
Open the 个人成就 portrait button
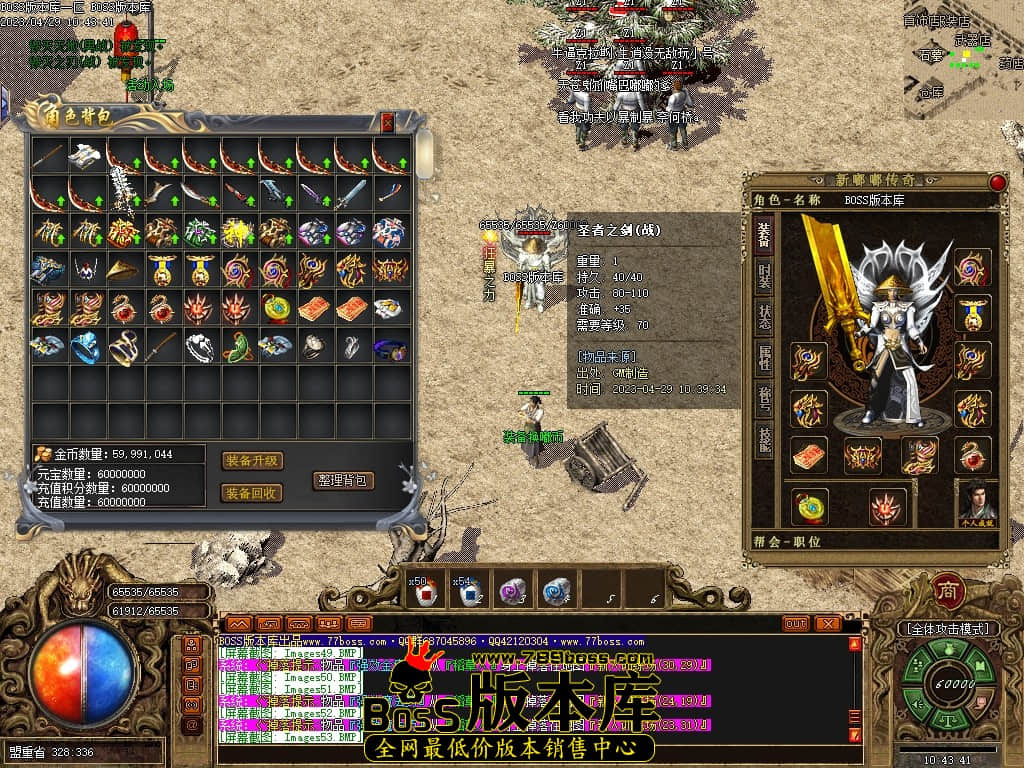coord(978,502)
